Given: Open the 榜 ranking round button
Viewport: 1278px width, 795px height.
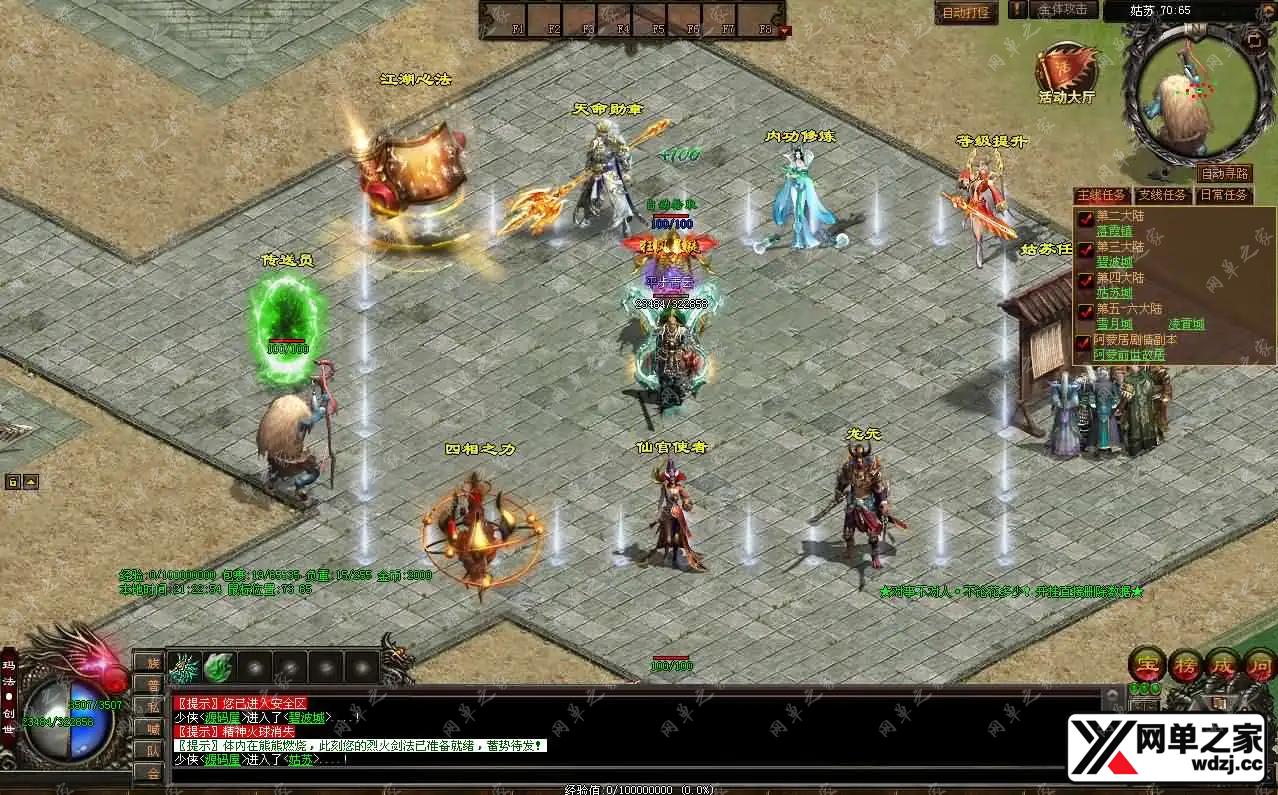Looking at the screenshot, I should (1186, 664).
